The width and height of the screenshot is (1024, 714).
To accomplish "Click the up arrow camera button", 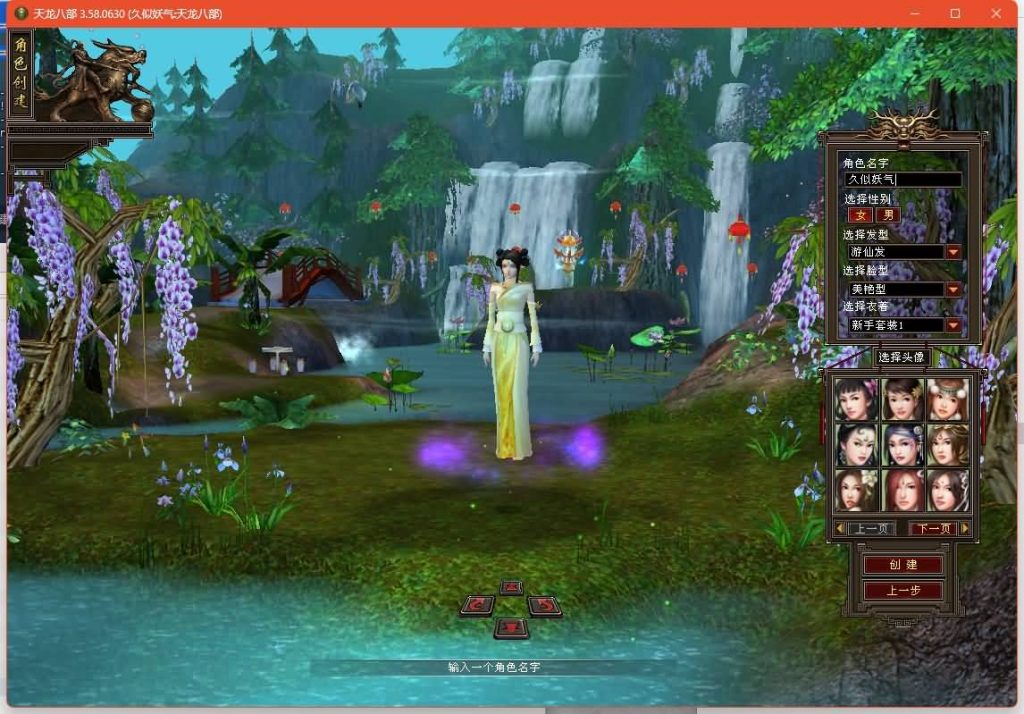I will [511, 587].
